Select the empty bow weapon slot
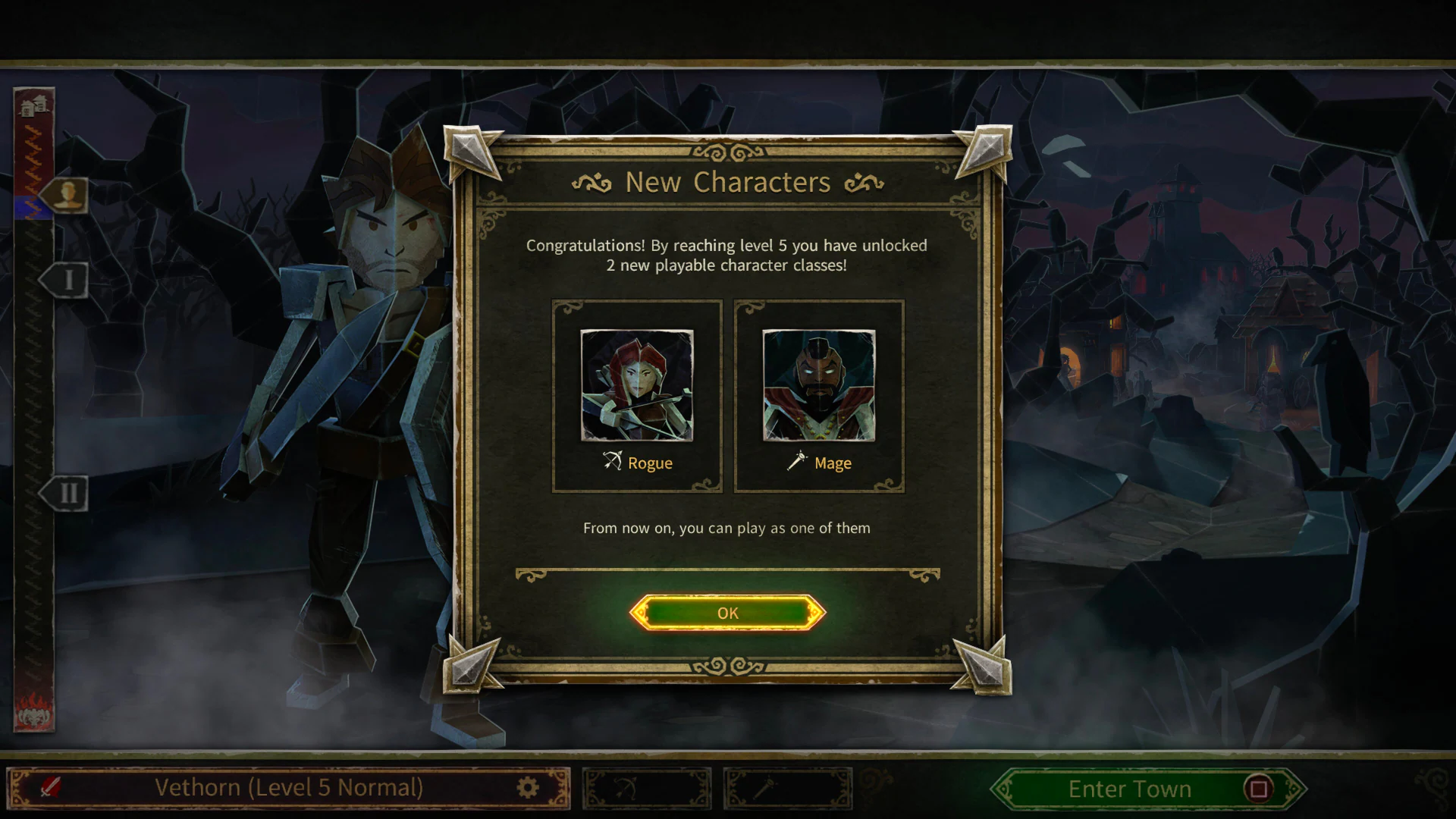 click(x=646, y=789)
